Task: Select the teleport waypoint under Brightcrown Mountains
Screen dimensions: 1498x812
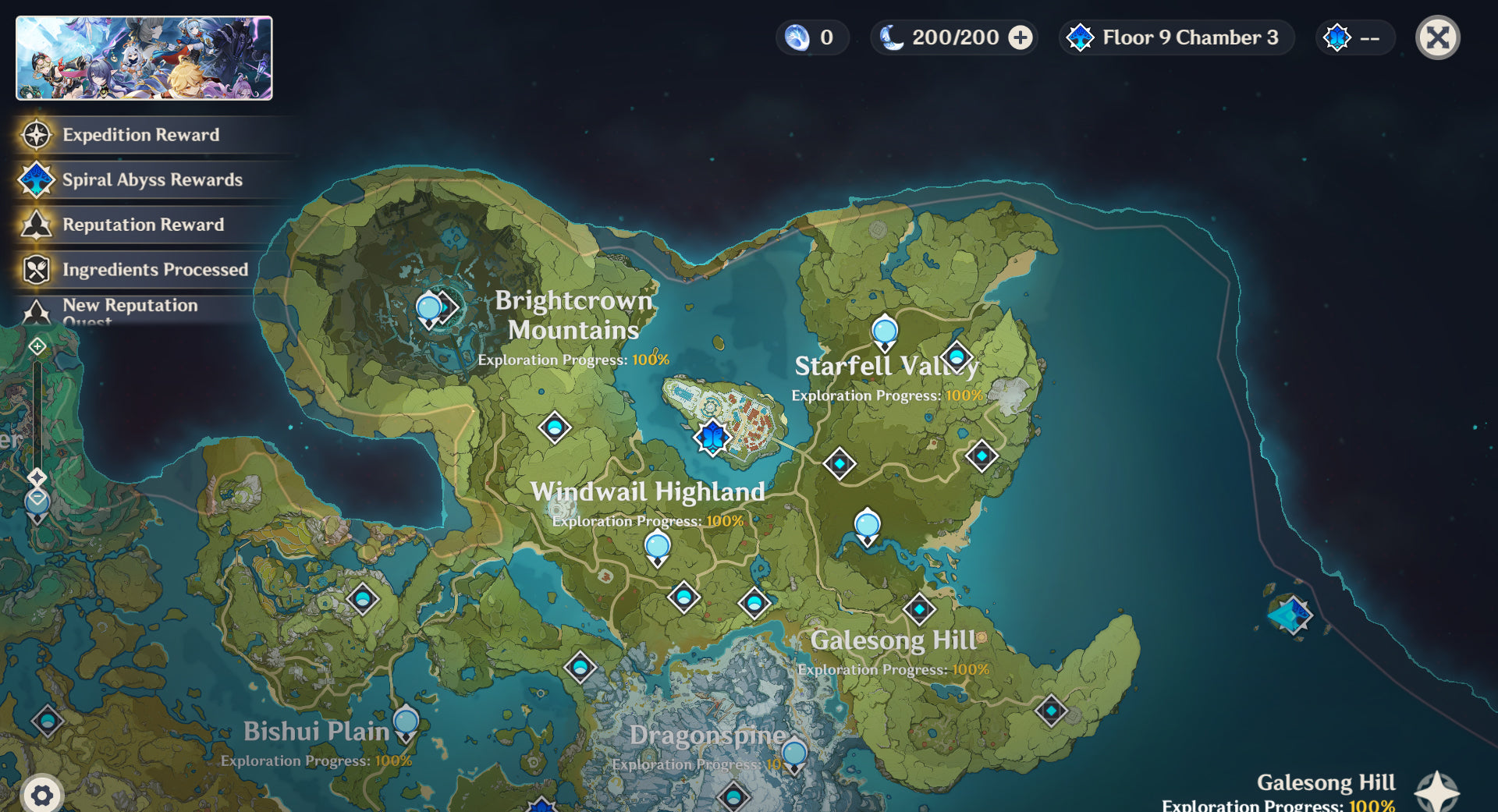Action: tap(555, 427)
